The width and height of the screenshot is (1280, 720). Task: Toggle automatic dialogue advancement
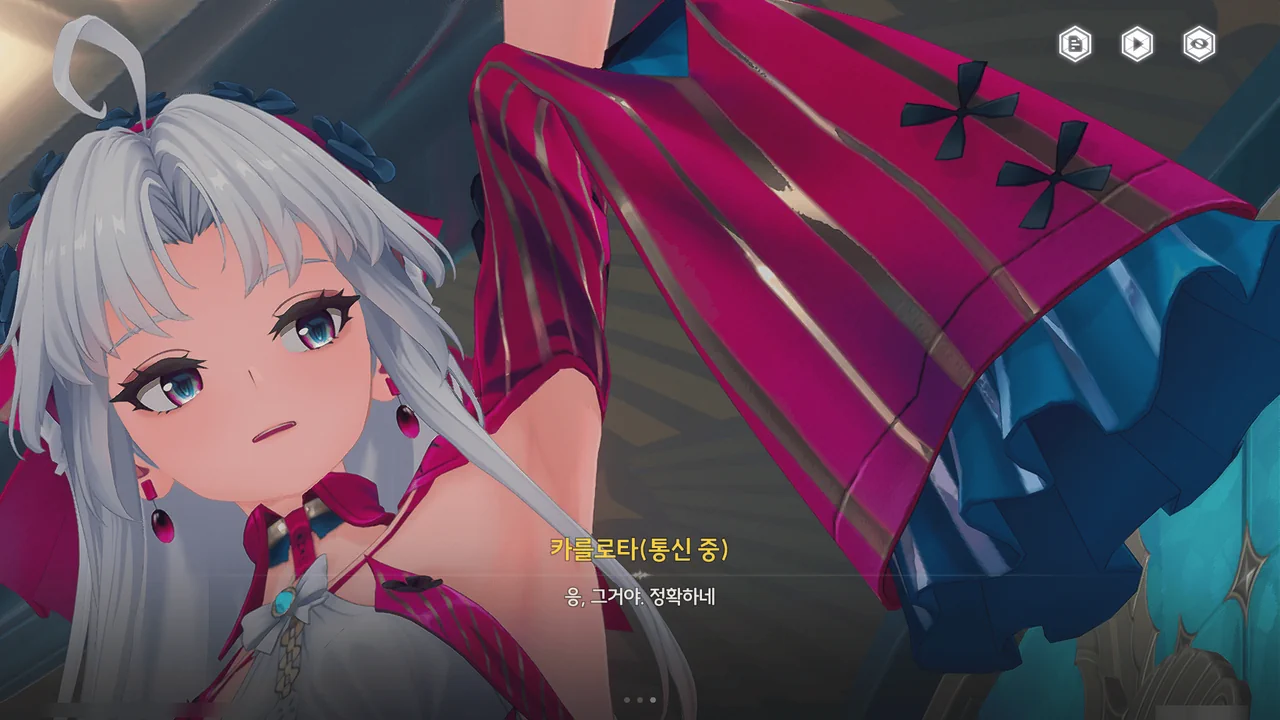coord(1135,45)
